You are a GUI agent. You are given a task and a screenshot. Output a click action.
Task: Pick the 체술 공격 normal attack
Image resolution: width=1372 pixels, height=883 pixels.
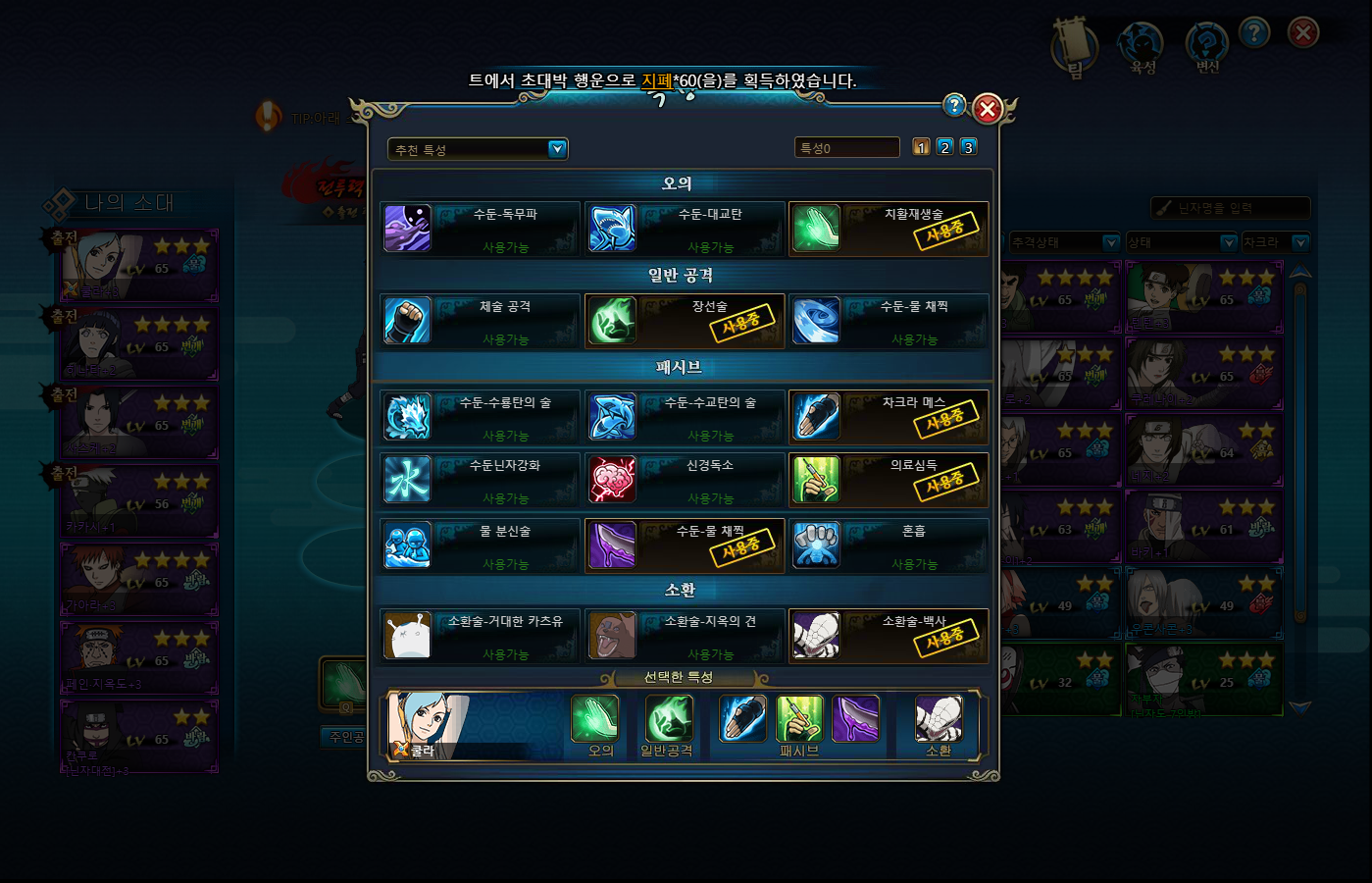point(481,321)
